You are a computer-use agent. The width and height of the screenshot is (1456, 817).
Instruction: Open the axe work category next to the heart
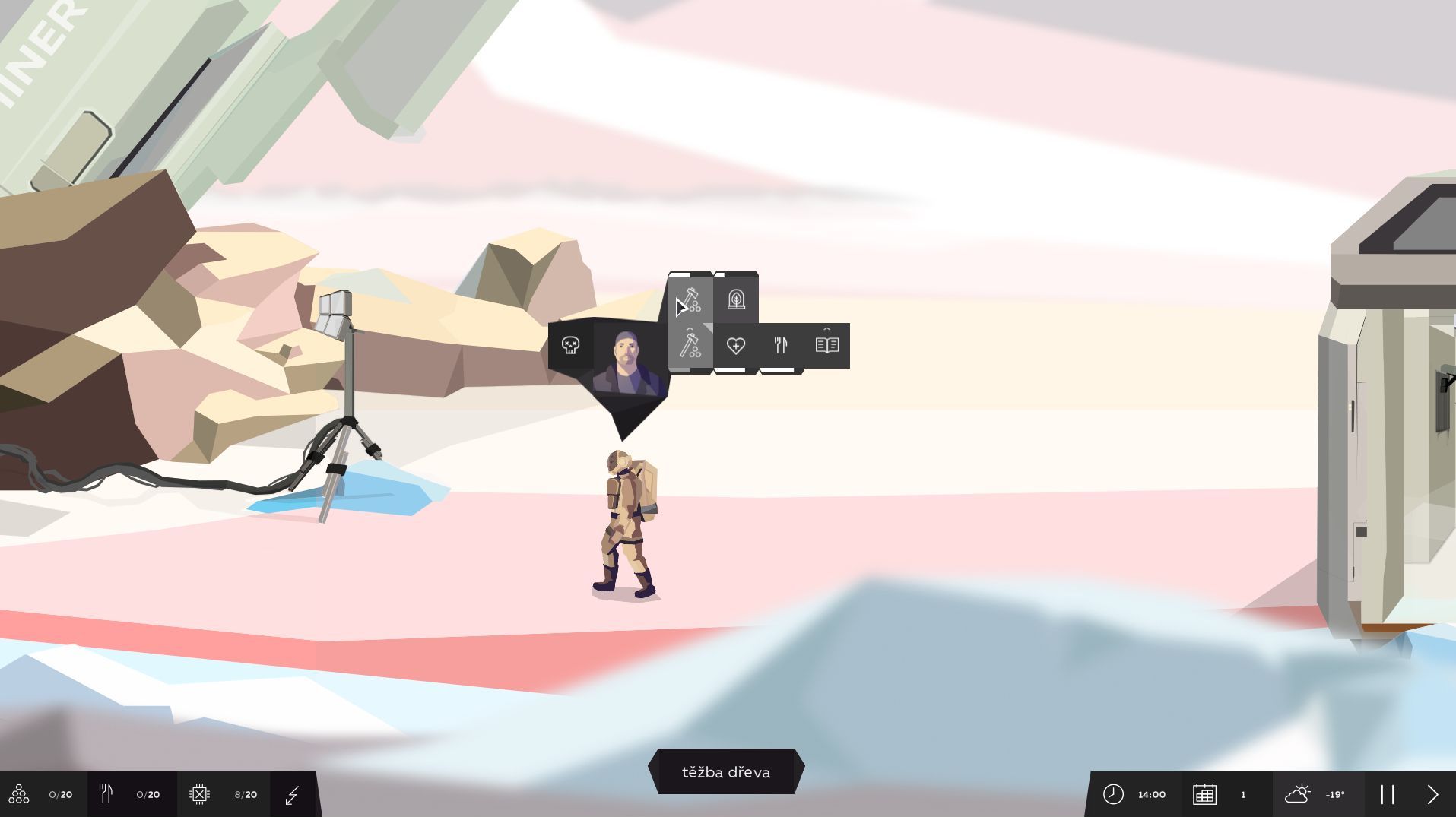690,346
